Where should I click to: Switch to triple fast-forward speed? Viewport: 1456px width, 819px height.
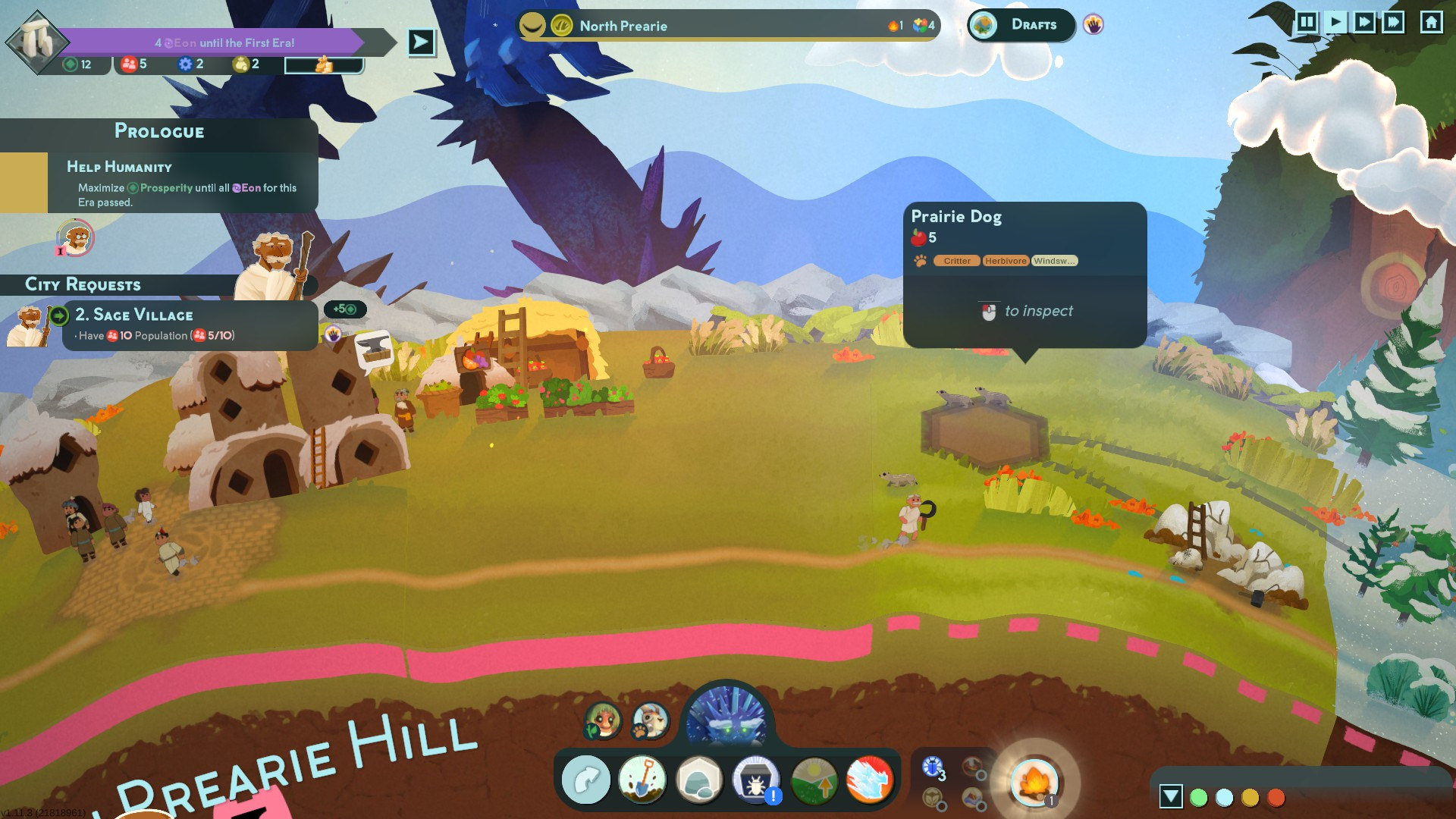1393,22
